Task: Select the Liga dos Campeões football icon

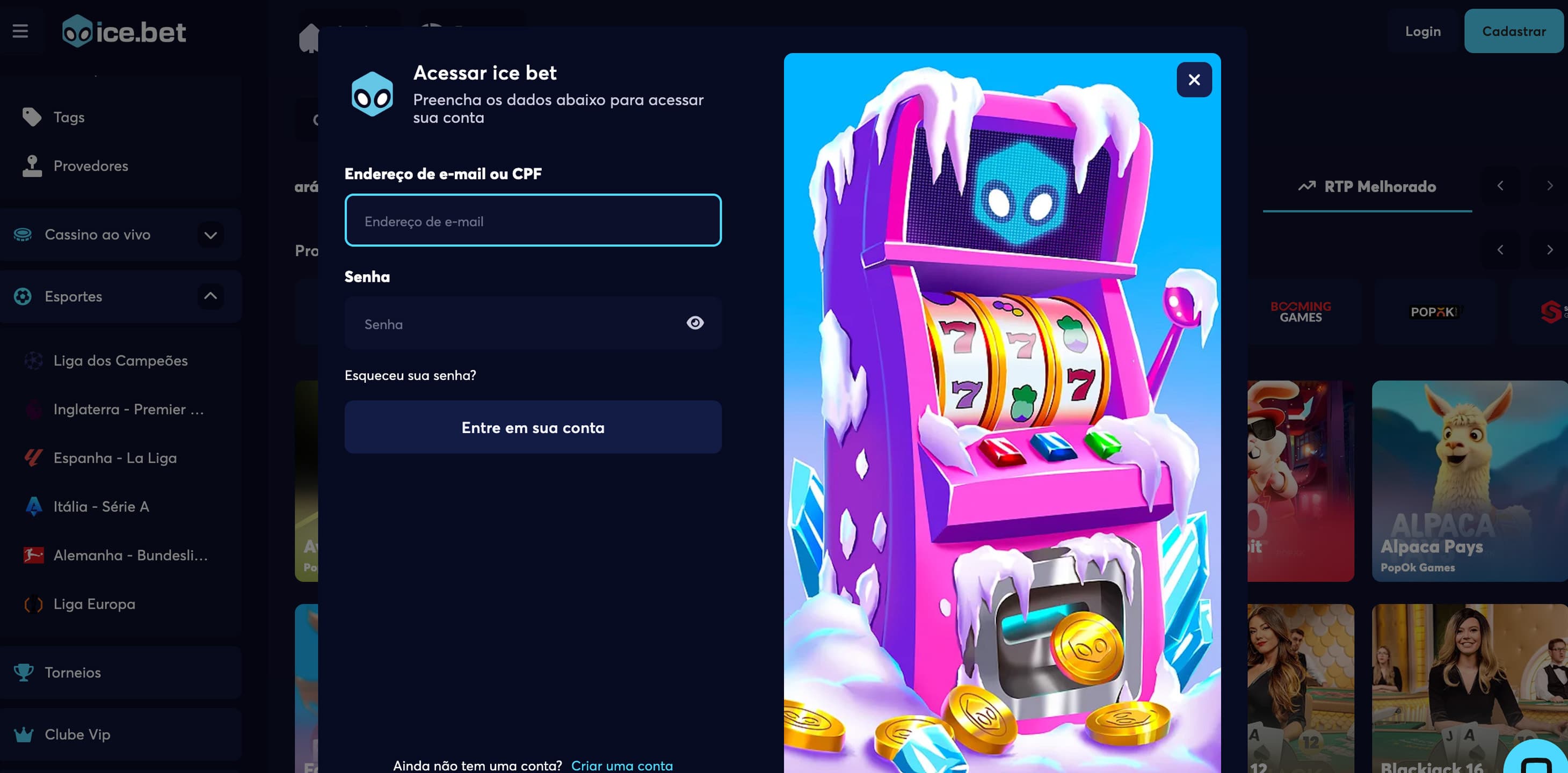Action: tap(33, 360)
